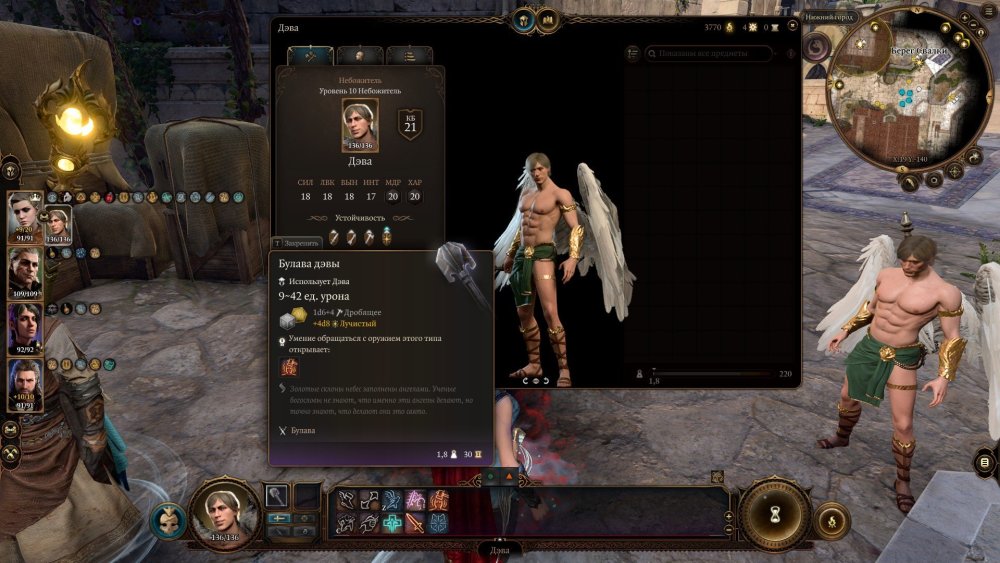This screenshot has width=1000, height=563.
Task: Activate the red sword attack ability
Action: [x=415, y=523]
